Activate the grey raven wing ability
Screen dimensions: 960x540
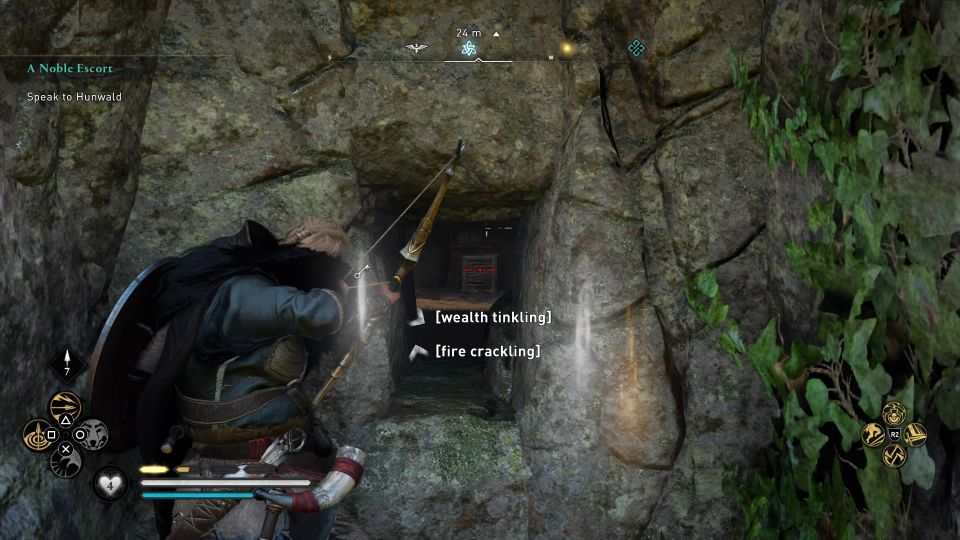coord(66,461)
